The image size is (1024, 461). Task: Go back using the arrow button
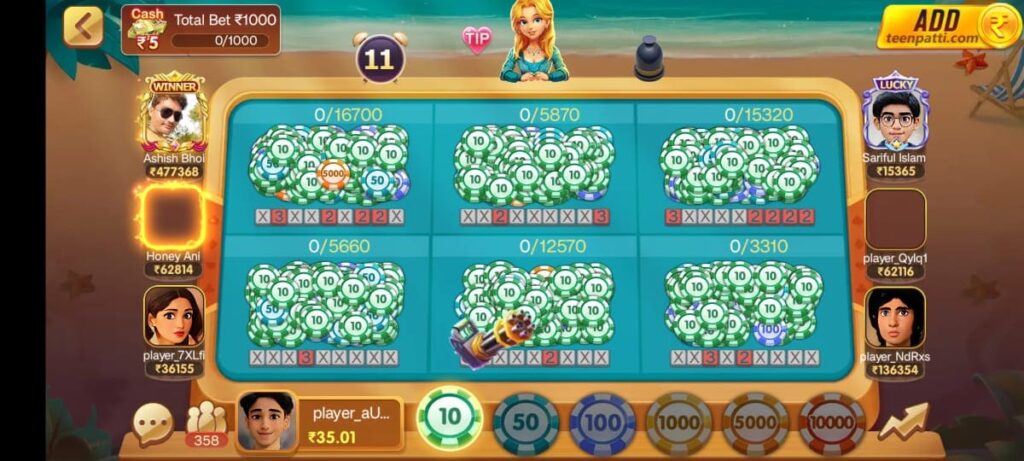83,27
